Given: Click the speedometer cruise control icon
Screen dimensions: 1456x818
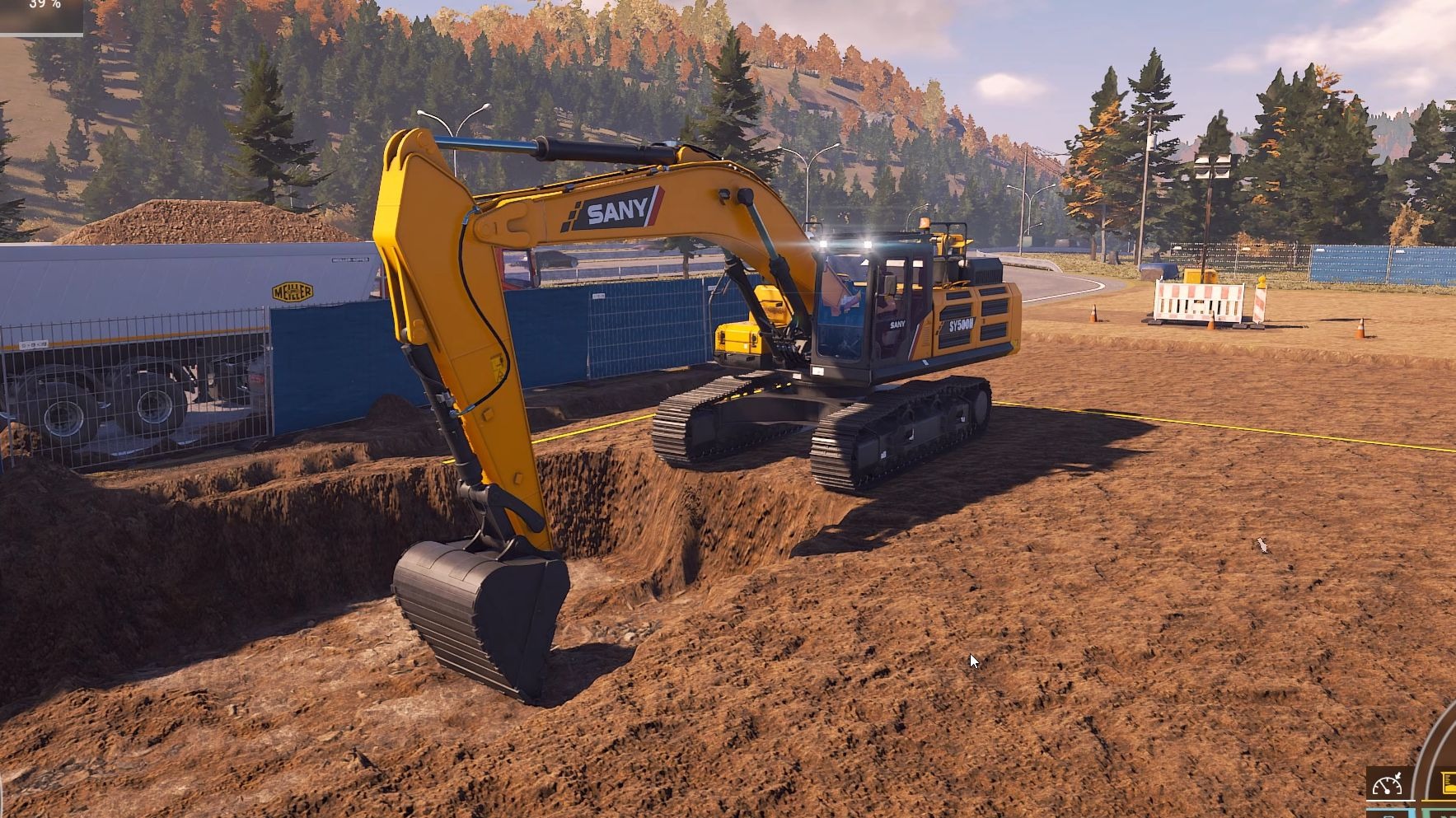Looking at the screenshot, I should (1388, 783).
